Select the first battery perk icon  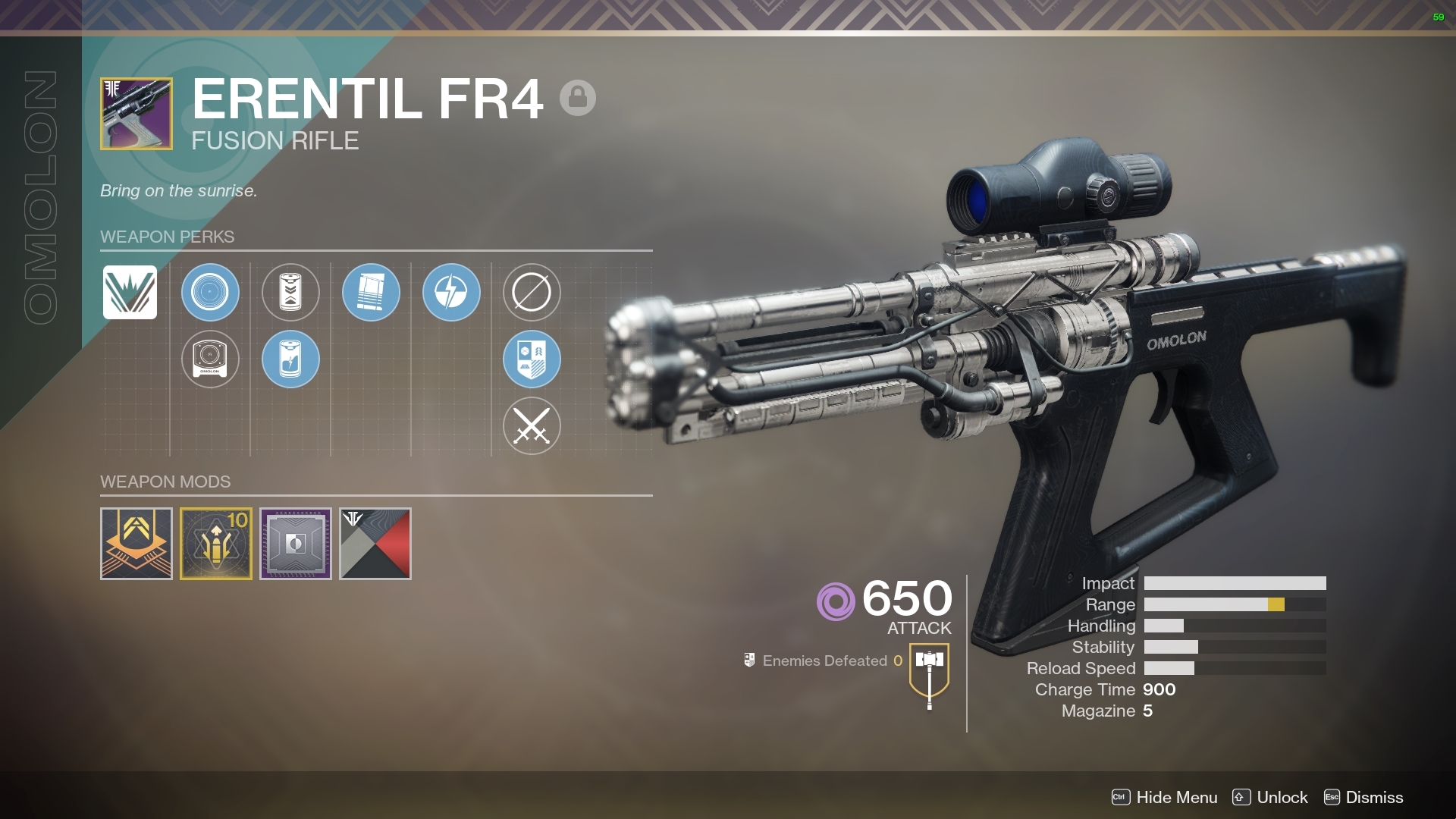[290, 293]
